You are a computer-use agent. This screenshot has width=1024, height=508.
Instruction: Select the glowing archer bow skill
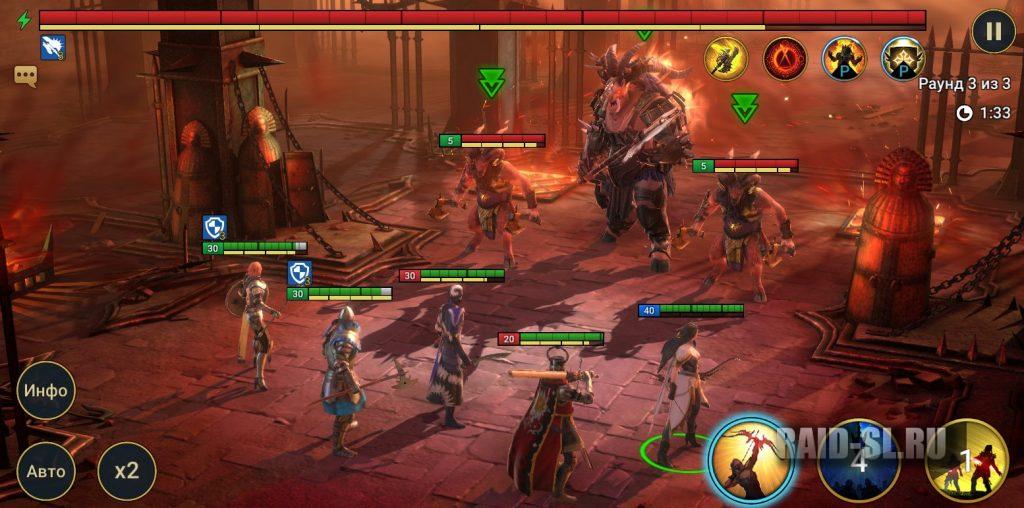[752, 460]
